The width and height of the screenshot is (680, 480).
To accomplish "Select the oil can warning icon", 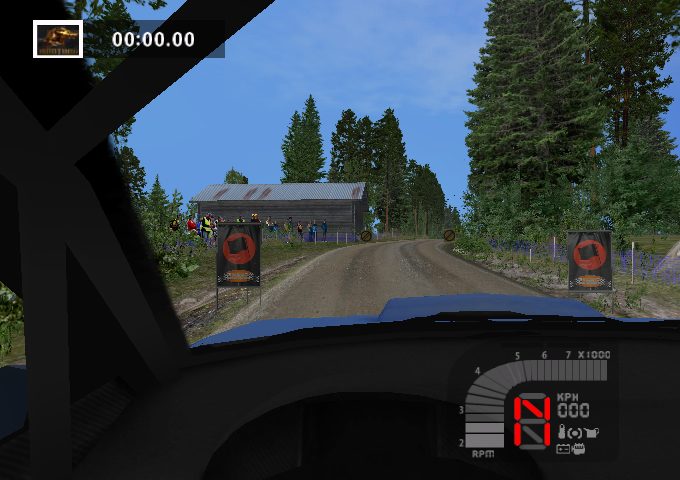I will [593, 432].
